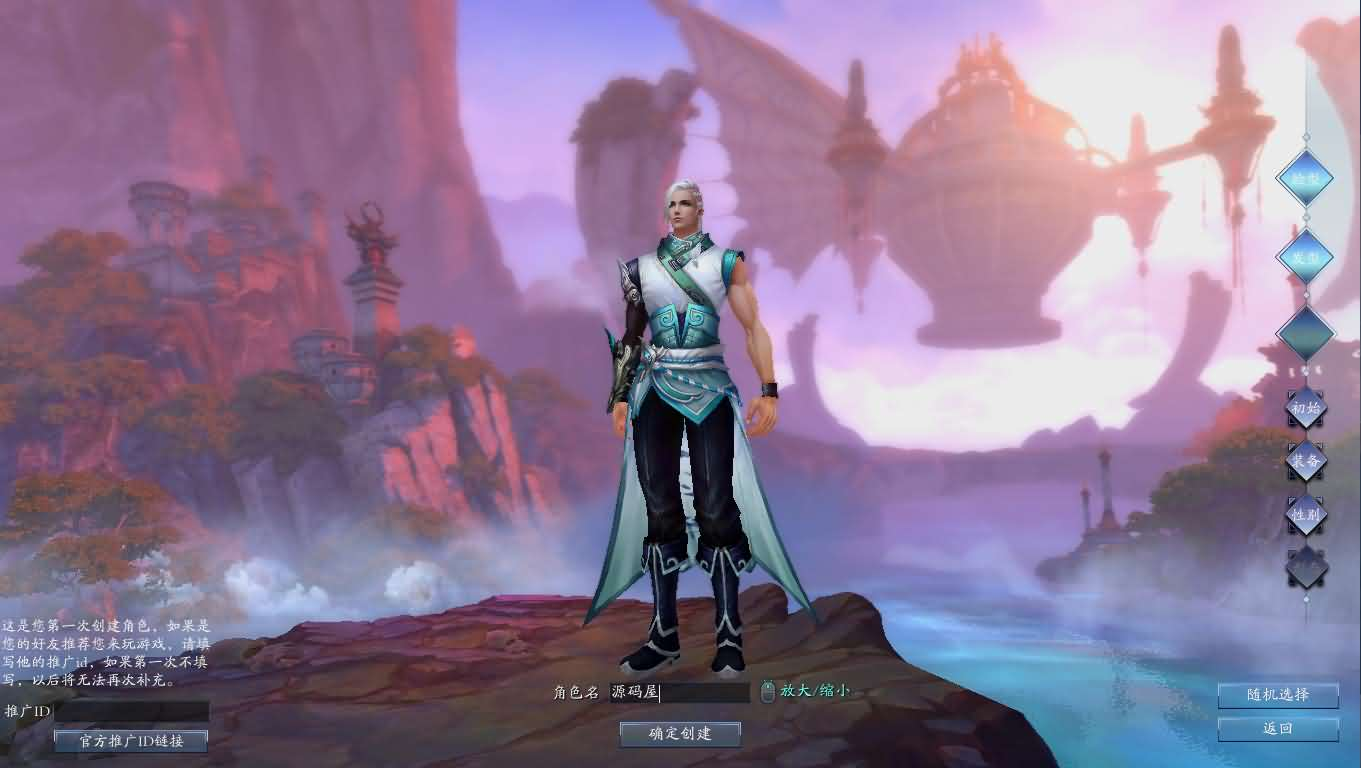Image resolution: width=1361 pixels, height=768 pixels.
Task: Switch to the 装备 equipment preview option
Action: [x=1306, y=462]
